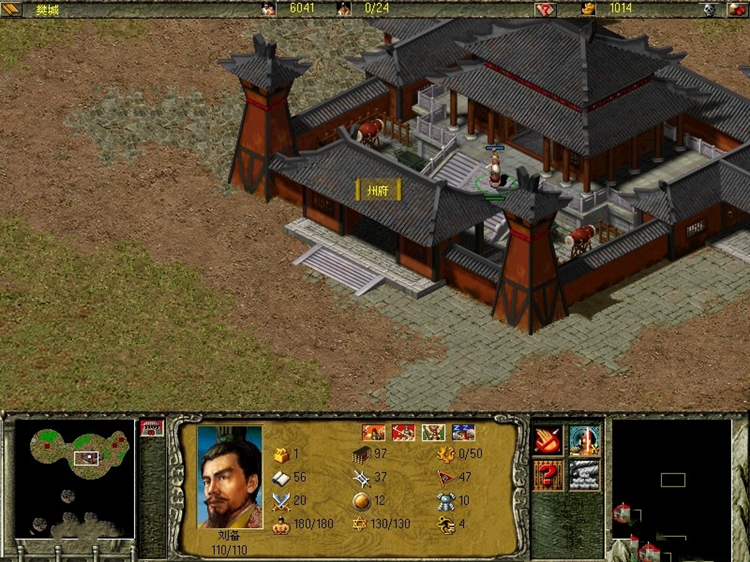Open the red question mark help button
The image size is (750, 562).
coord(547,475)
